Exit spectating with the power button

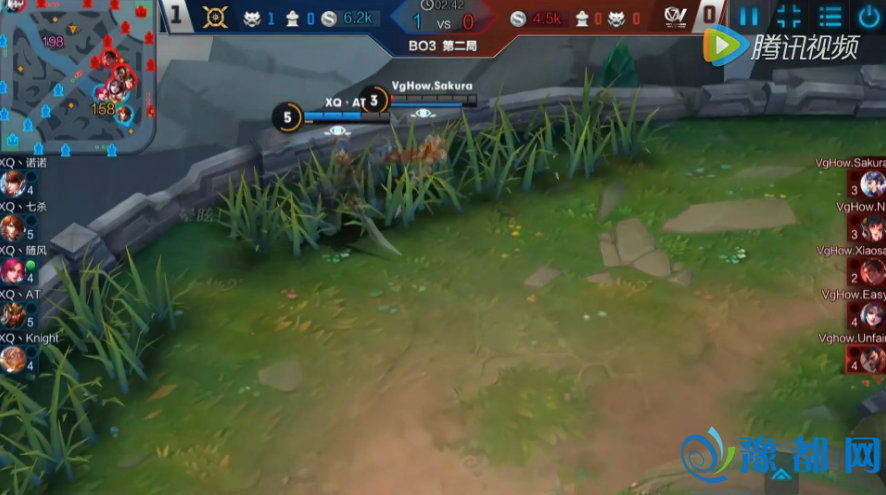(x=869, y=16)
